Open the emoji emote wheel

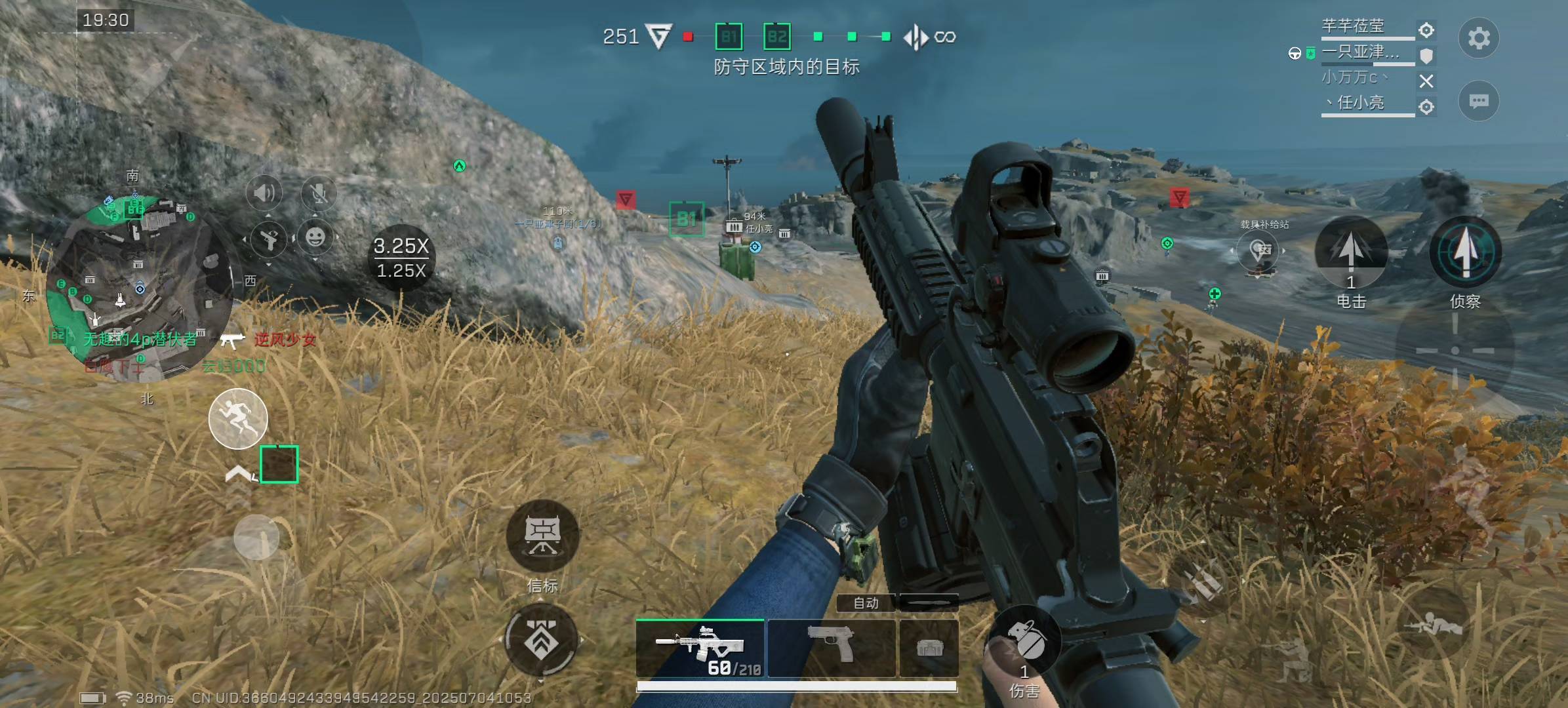click(315, 237)
